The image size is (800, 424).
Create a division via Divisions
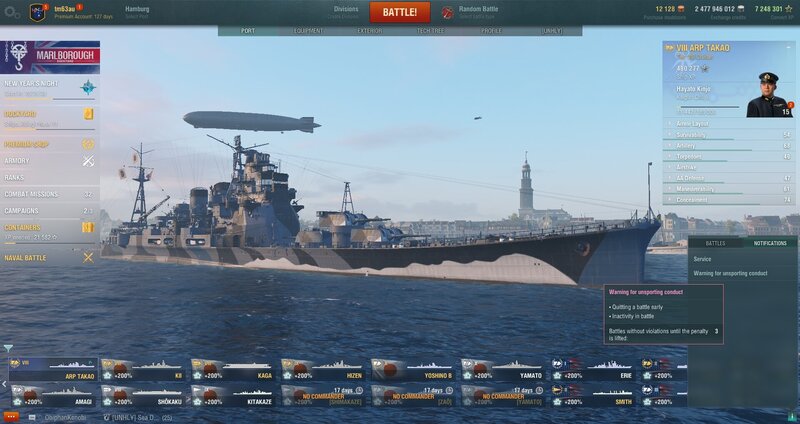pyautogui.click(x=346, y=11)
